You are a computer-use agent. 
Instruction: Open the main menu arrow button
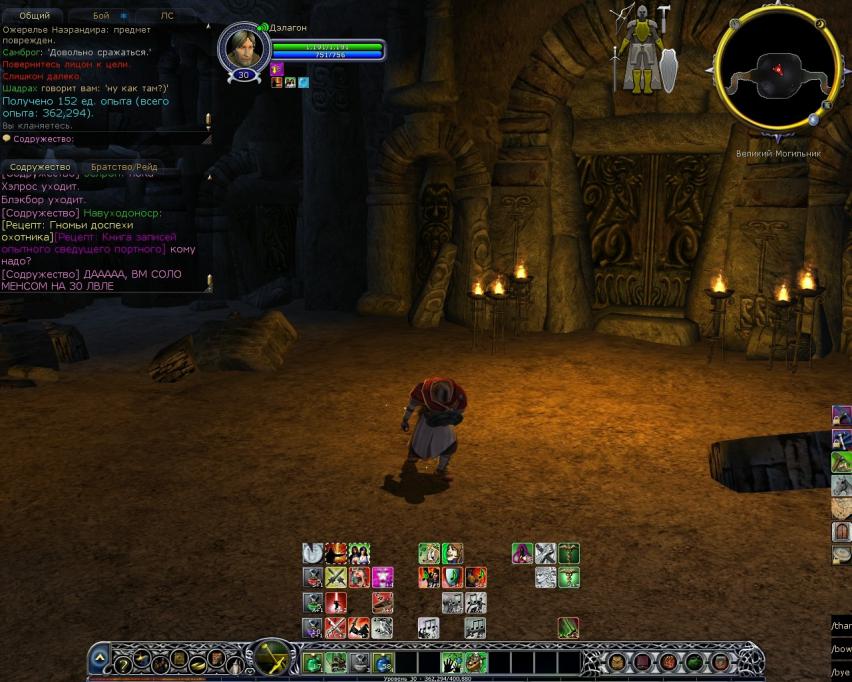[100, 659]
